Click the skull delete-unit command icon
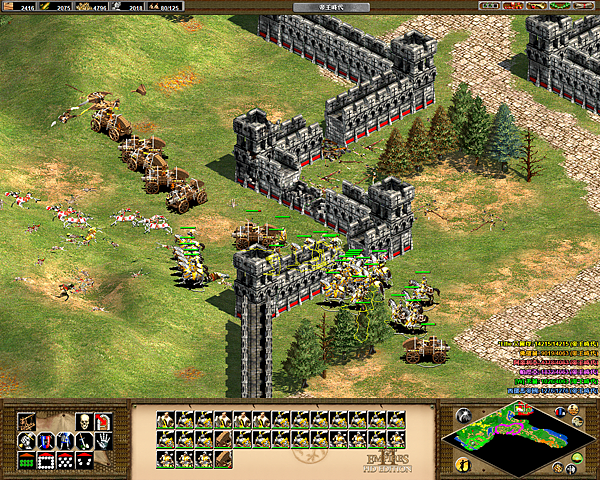The height and width of the screenshot is (480, 600). coord(85,421)
